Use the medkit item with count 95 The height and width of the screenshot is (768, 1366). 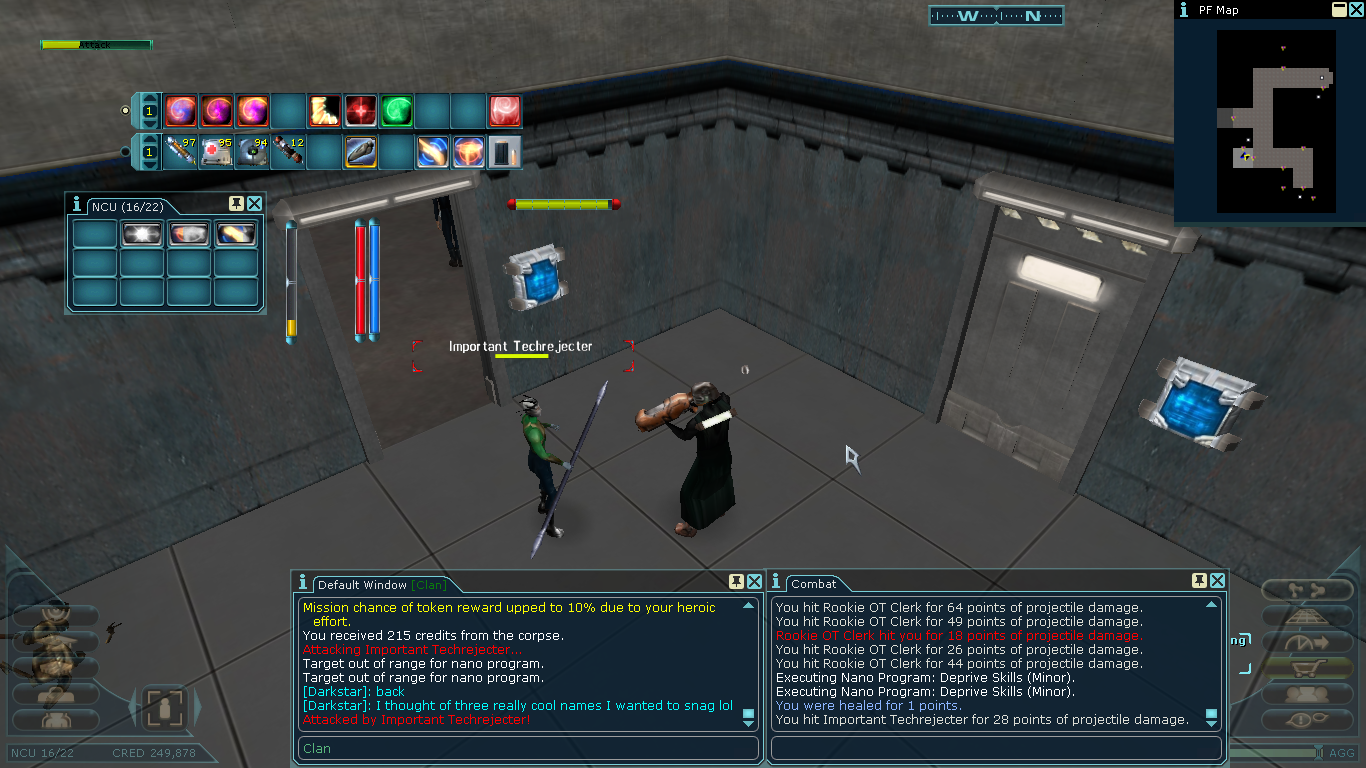click(217, 152)
